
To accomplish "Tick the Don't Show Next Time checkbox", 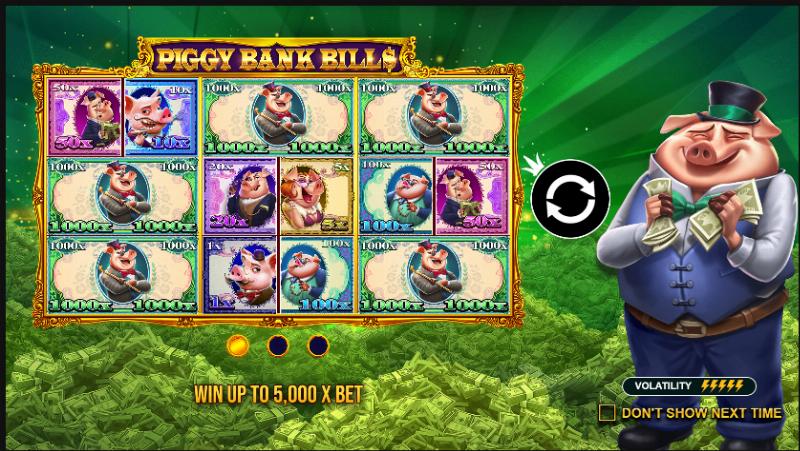I will (607, 412).
